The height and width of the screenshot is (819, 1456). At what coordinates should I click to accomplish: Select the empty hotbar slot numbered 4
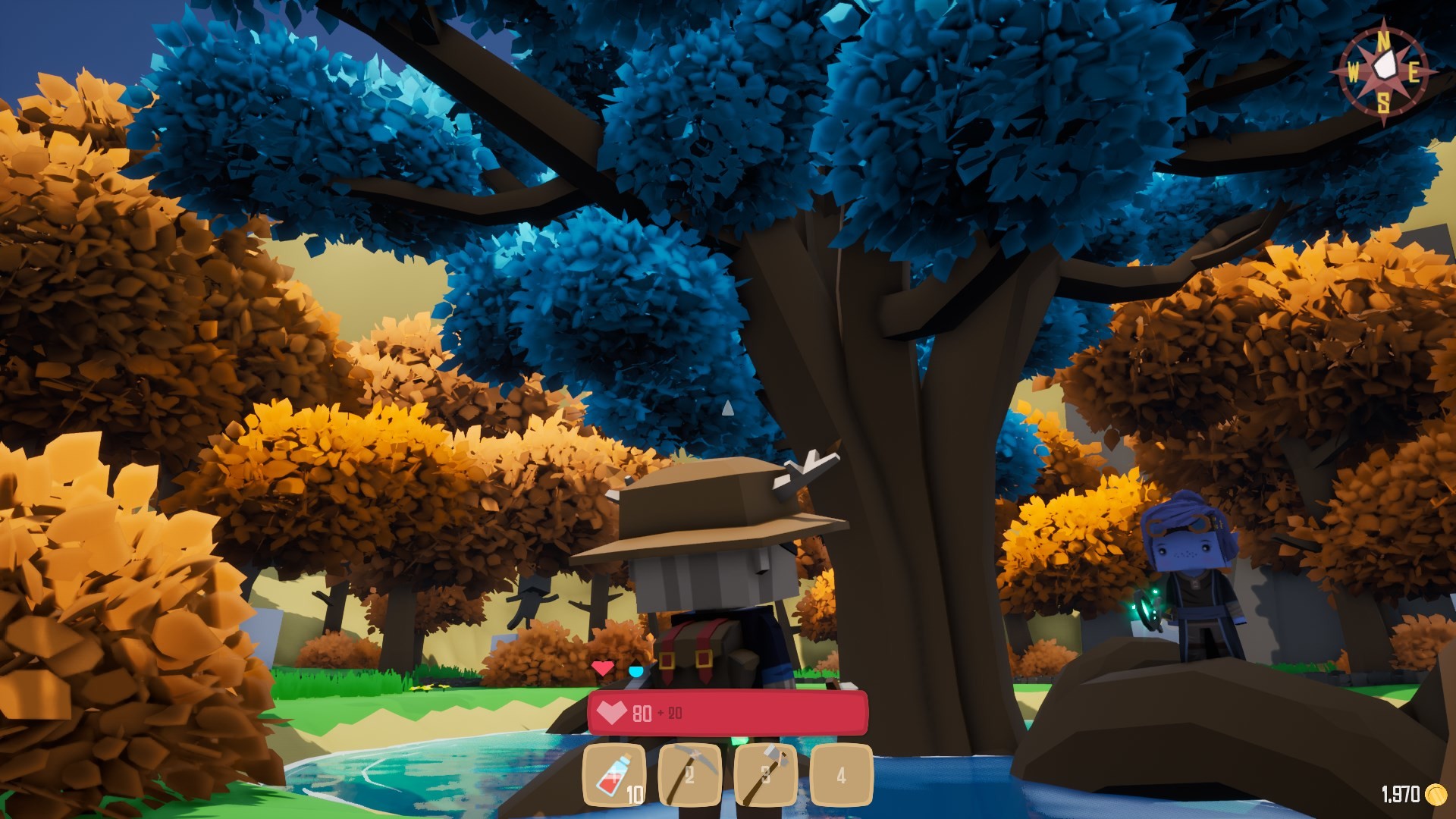pos(841,775)
